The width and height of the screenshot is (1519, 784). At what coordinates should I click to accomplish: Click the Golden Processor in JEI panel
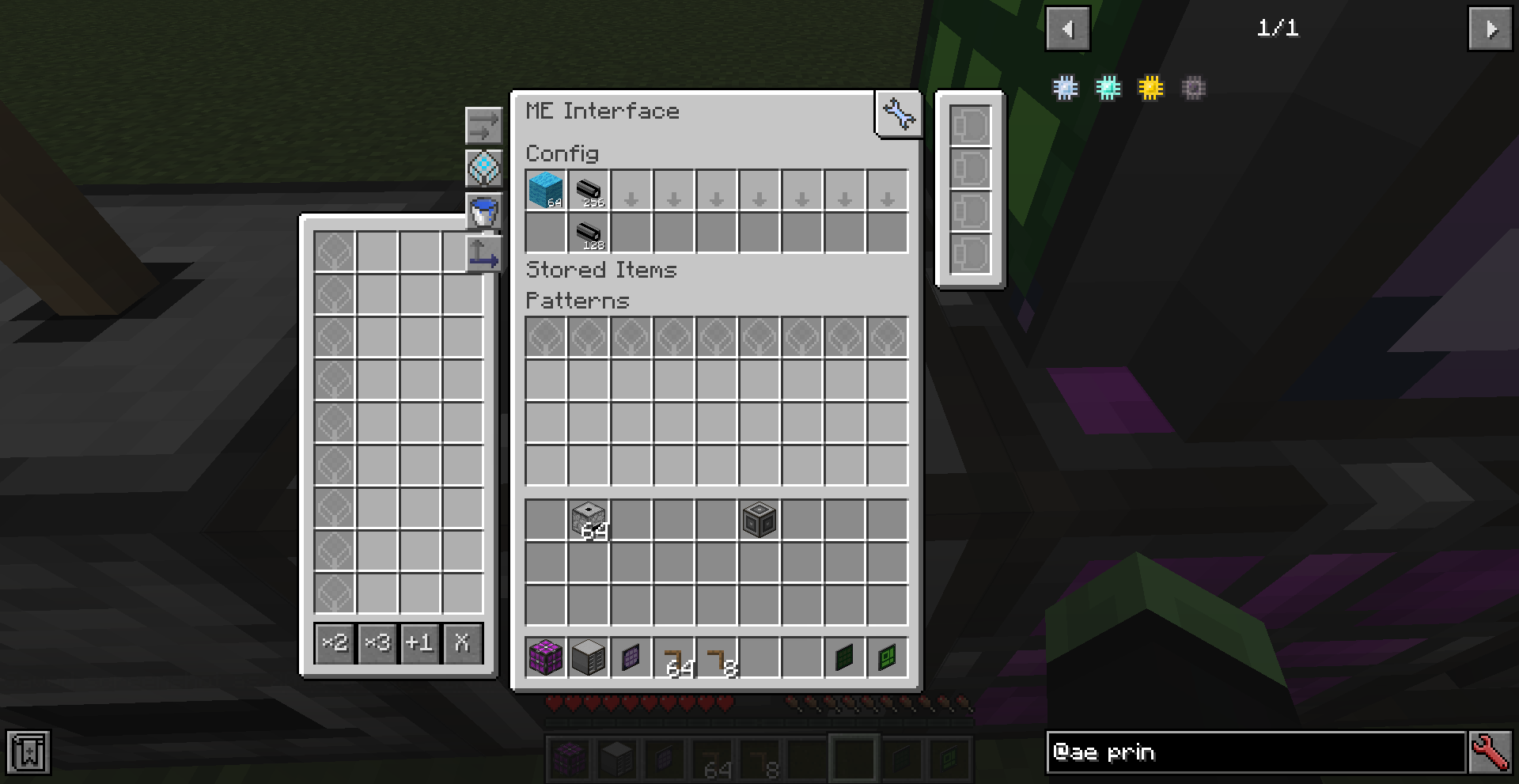coord(1150,89)
